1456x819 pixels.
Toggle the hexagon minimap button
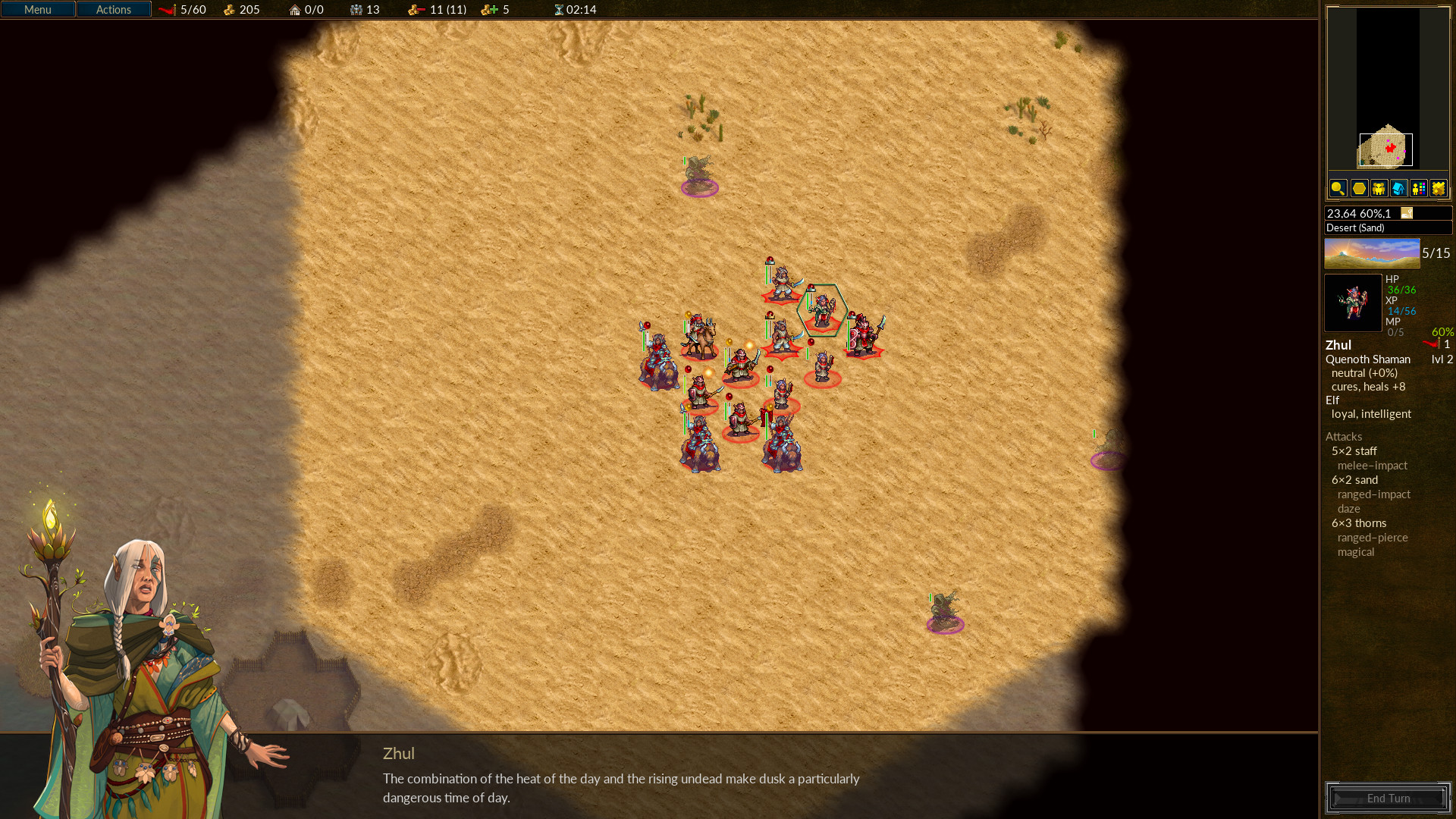(1359, 188)
